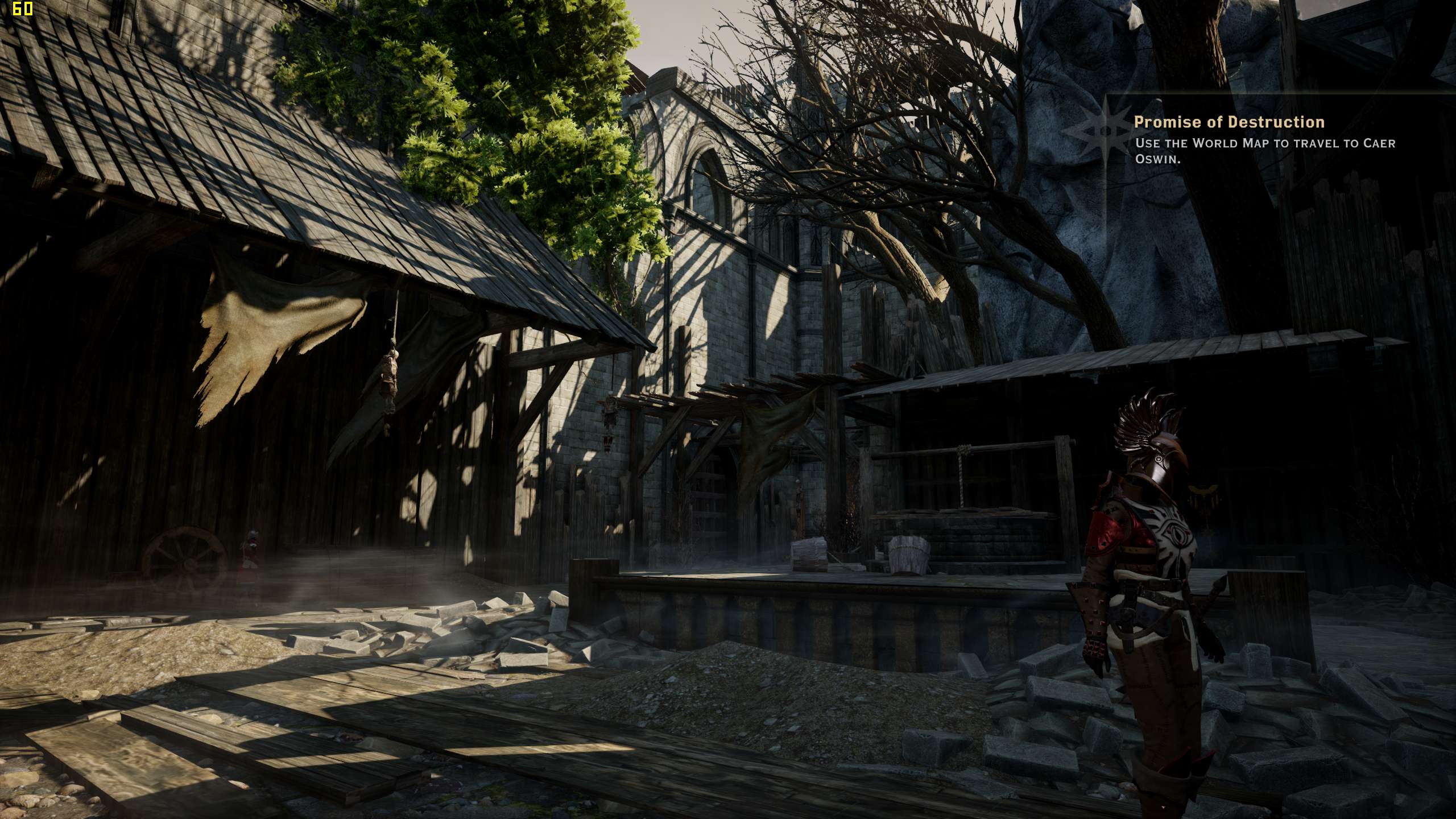This screenshot has width=1456, height=819.
Task: Click the Inquisition eye quest icon
Action: click(1098, 132)
